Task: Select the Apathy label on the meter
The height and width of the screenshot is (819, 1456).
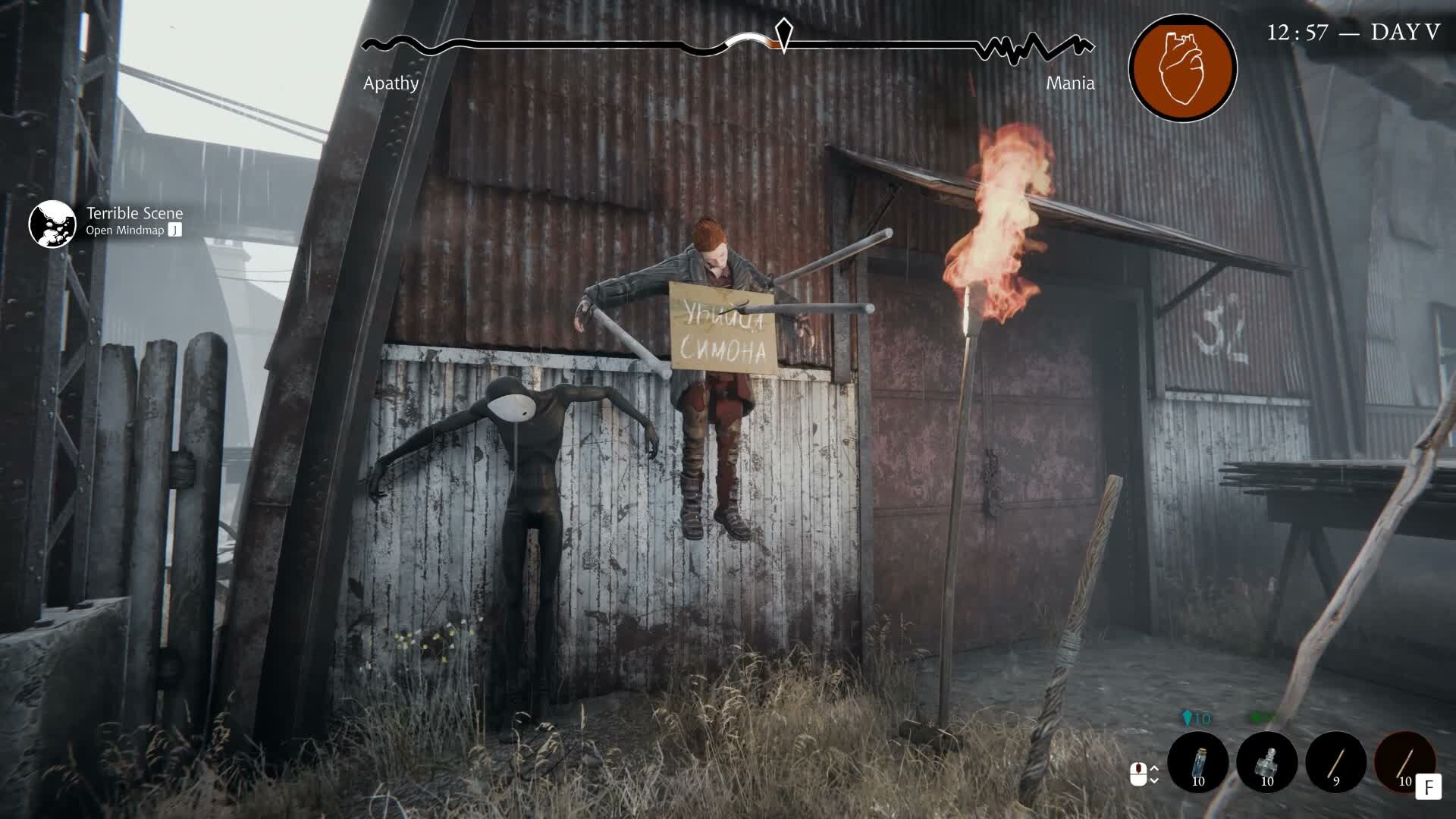Action: [390, 83]
